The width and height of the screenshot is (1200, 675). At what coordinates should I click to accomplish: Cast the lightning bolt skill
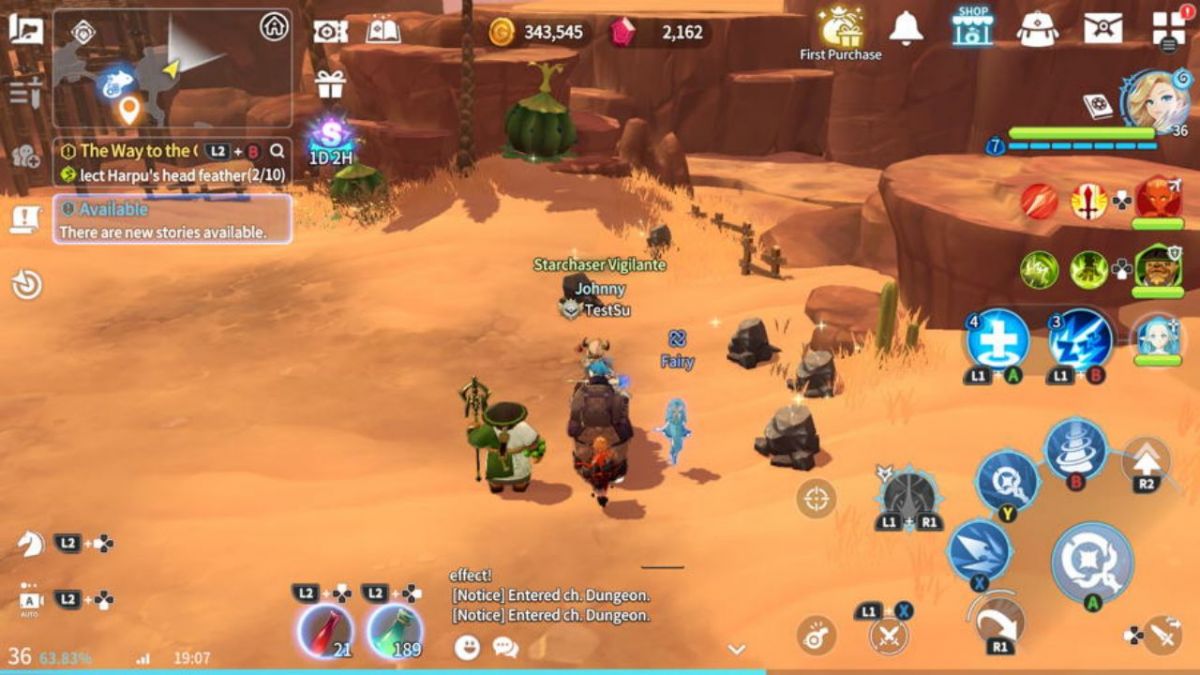coord(1081,340)
